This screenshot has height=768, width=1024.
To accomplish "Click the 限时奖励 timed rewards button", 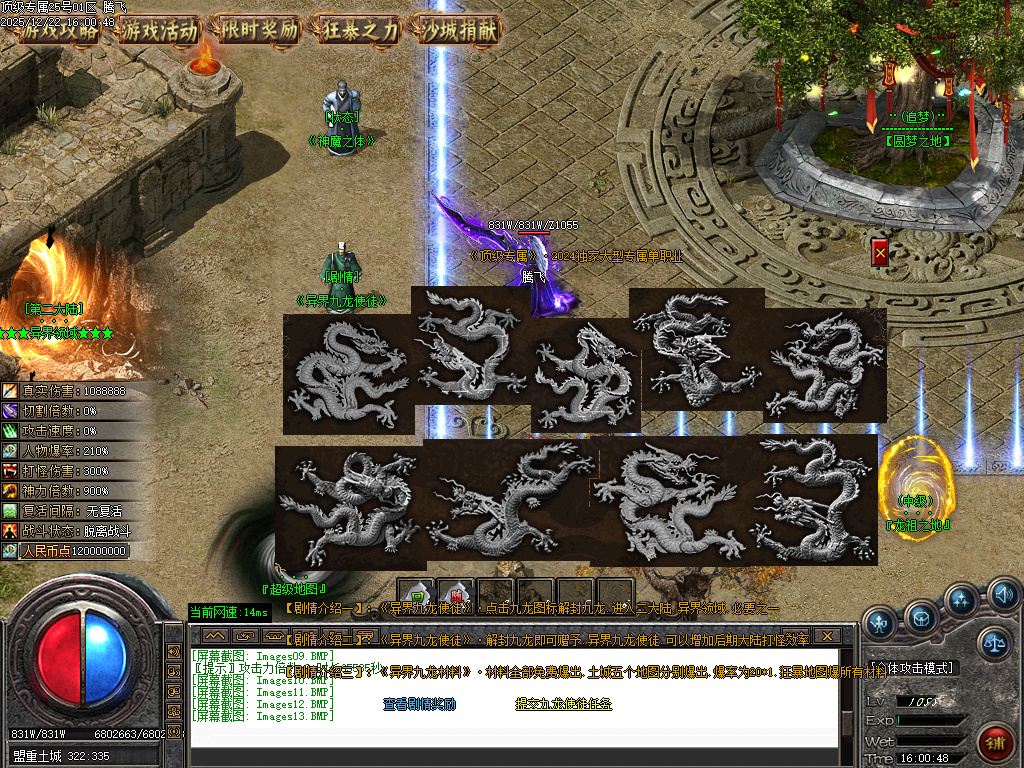I will tap(260, 29).
